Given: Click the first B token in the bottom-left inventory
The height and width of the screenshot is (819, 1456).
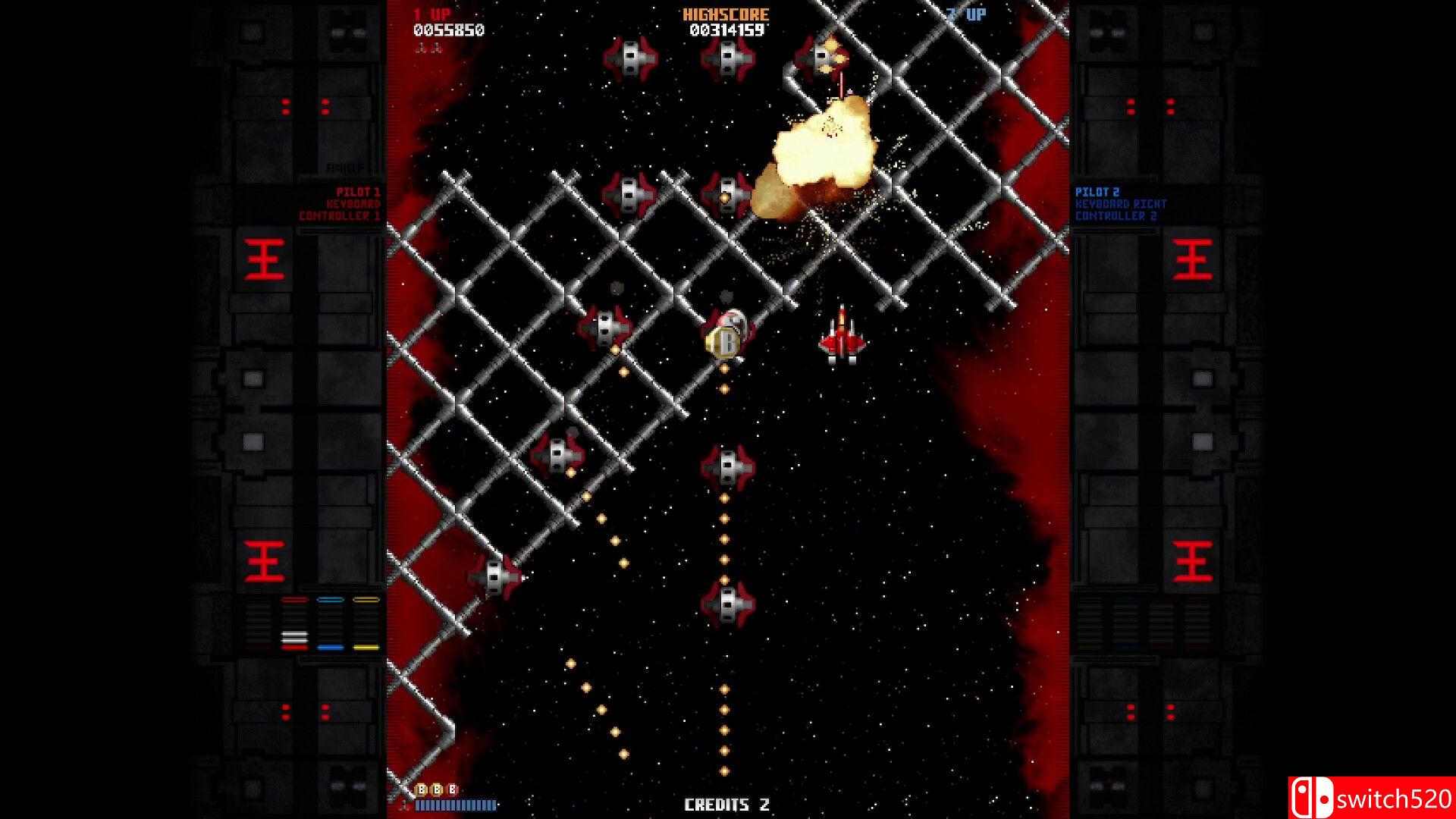Looking at the screenshot, I should click(420, 790).
